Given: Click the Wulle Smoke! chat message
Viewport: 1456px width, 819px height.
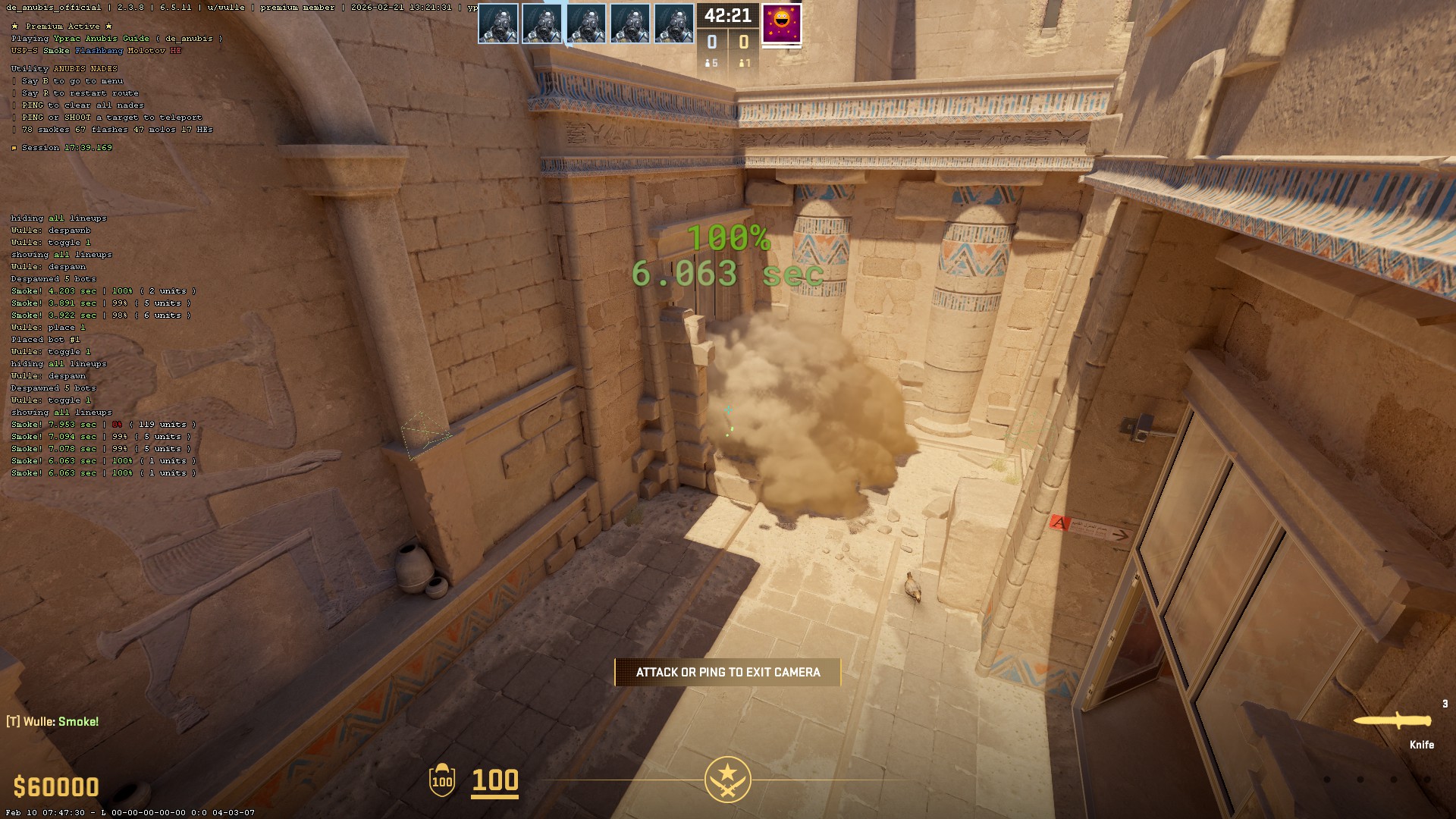Looking at the screenshot, I should click(x=53, y=721).
